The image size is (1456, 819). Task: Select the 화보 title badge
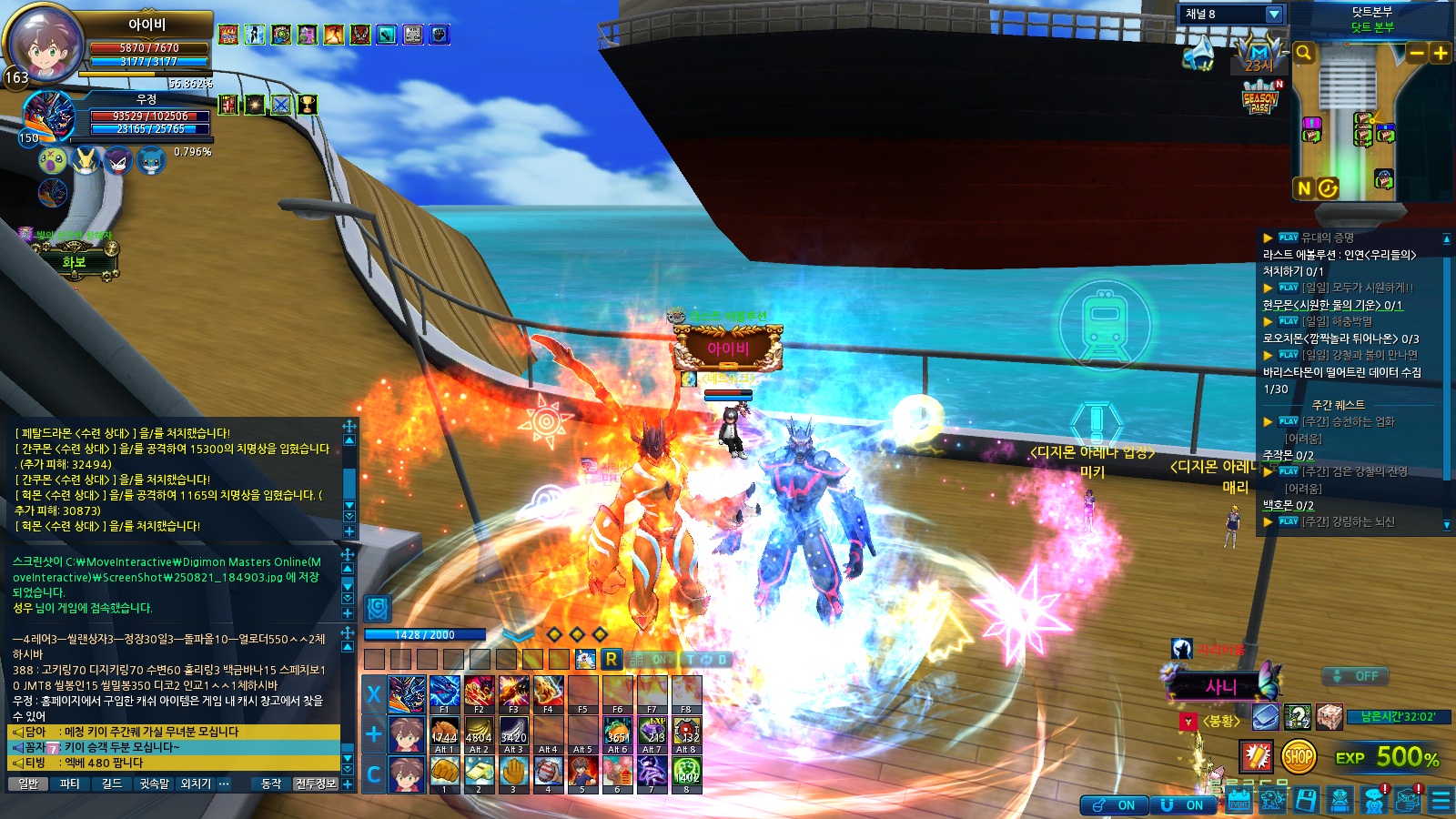(74, 262)
